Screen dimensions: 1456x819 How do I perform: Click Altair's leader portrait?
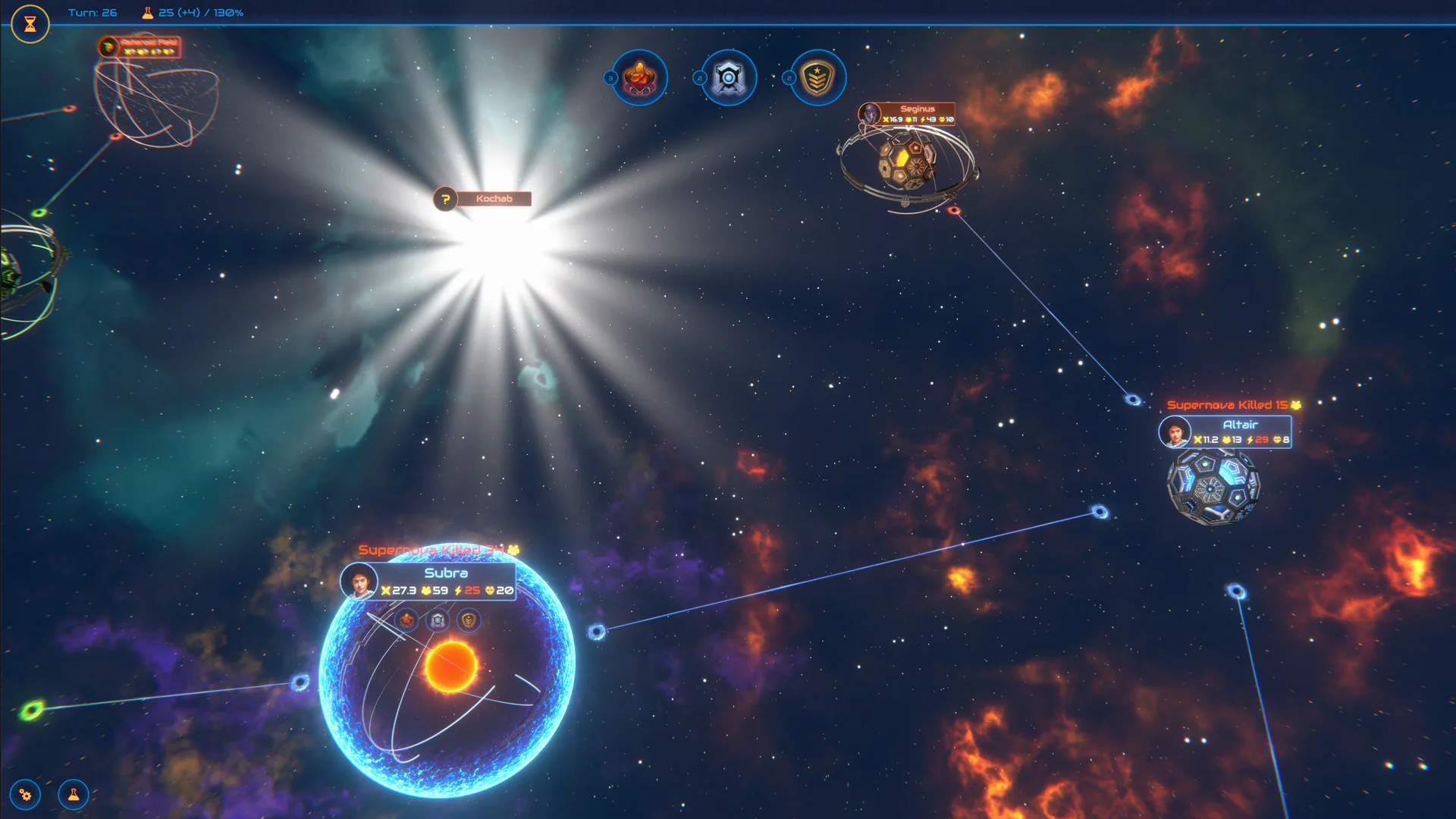click(x=1175, y=433)
